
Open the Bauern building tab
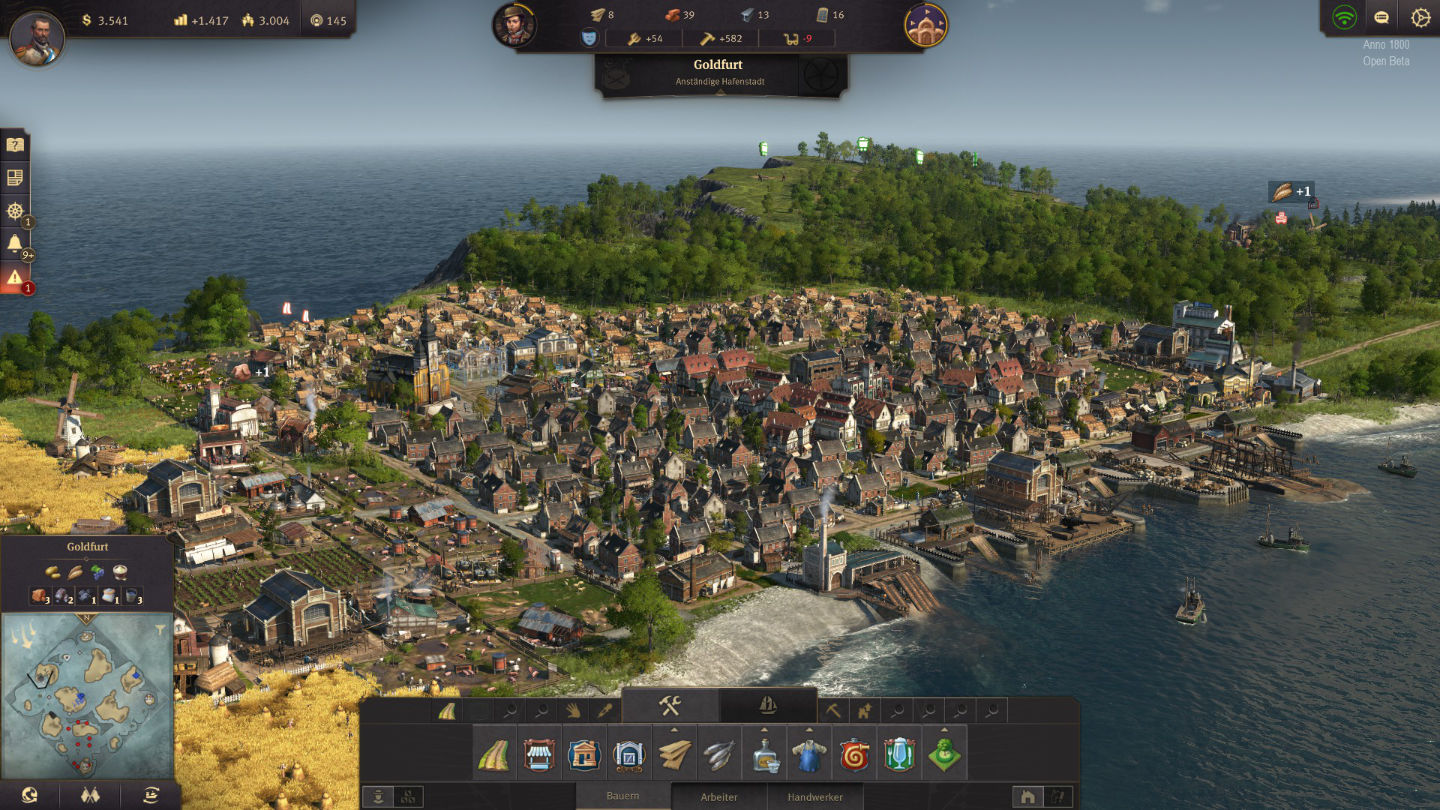(623, 797)
